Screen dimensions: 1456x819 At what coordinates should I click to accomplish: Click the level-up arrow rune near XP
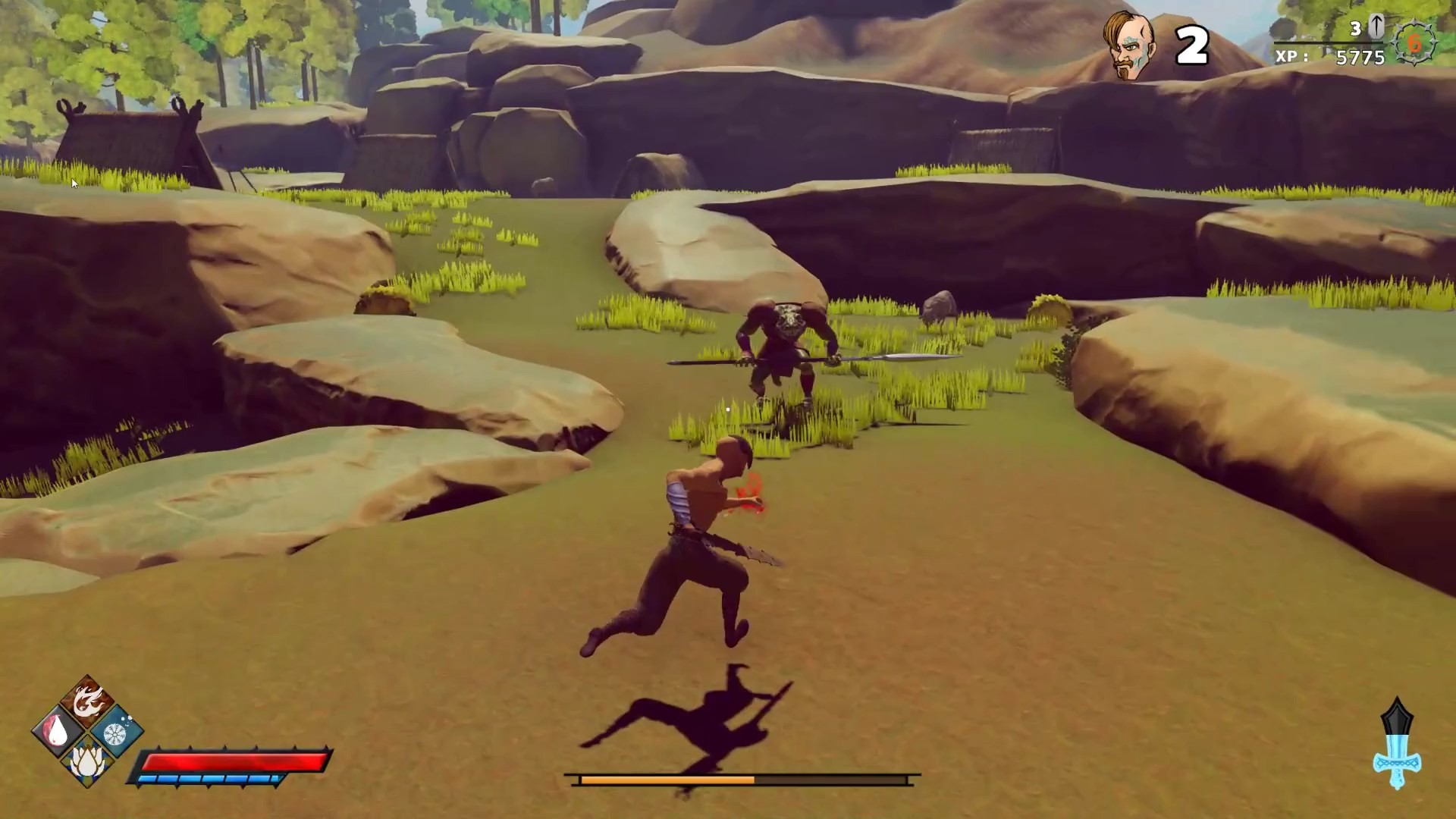(1376, 27)
